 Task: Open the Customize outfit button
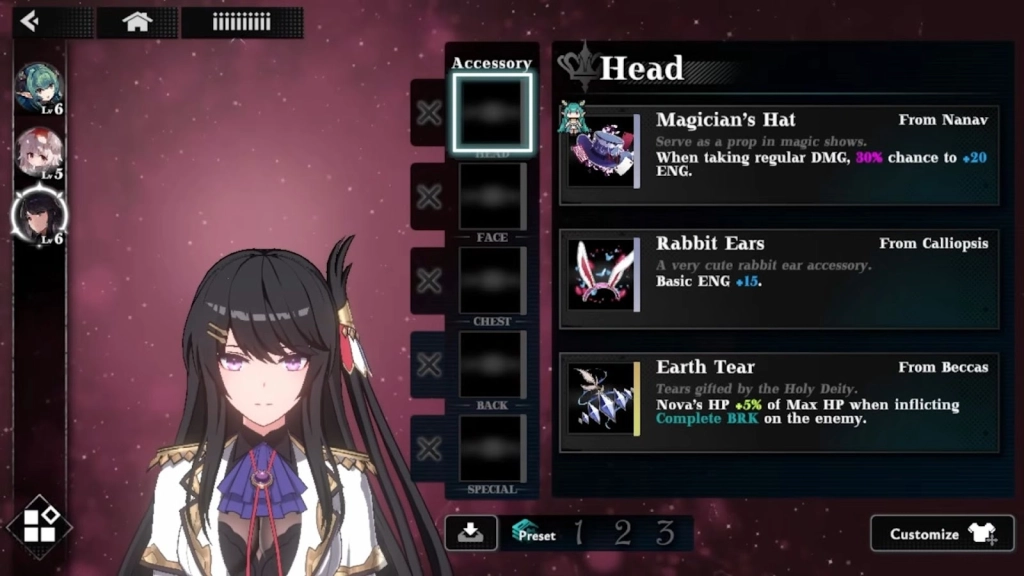(x=942, y=534)
